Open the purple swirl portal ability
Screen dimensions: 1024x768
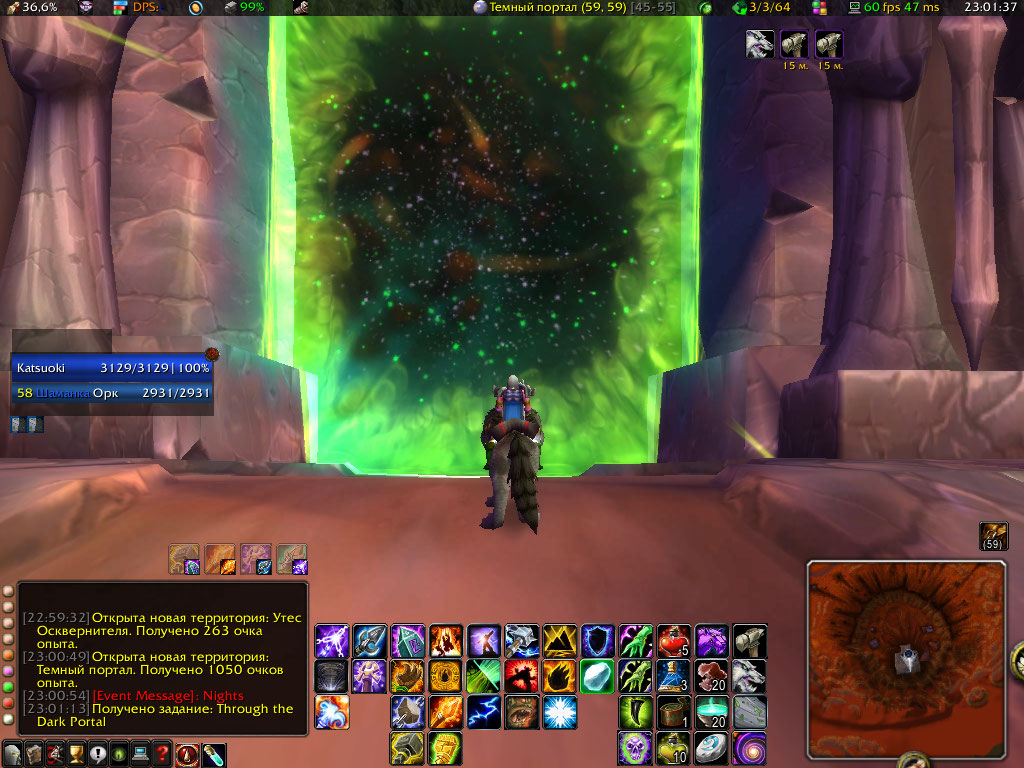(x=749, y=746)
